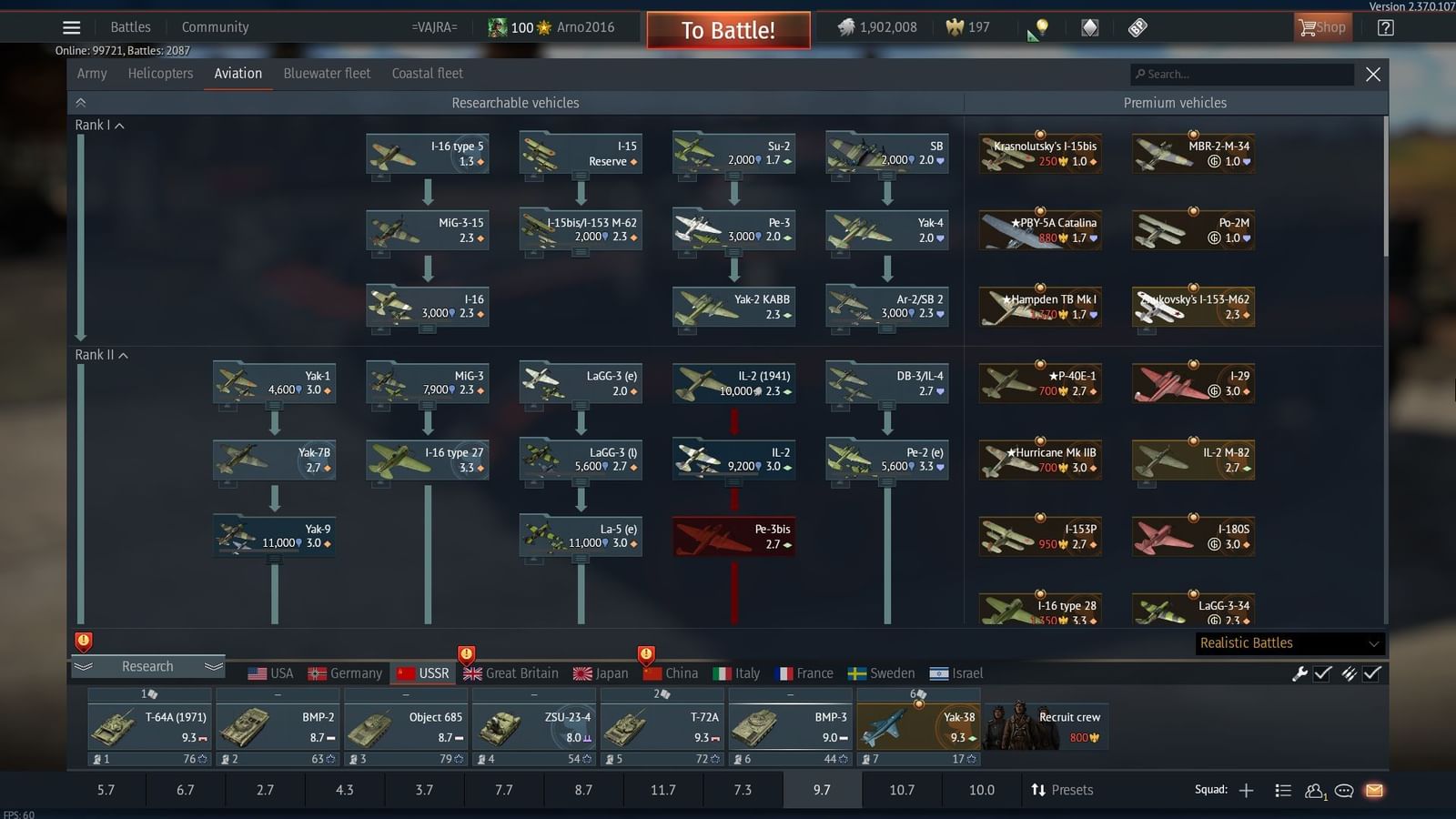
Task: Click the 9.7 battle rating tab
Action: click(x=821, y=789)
